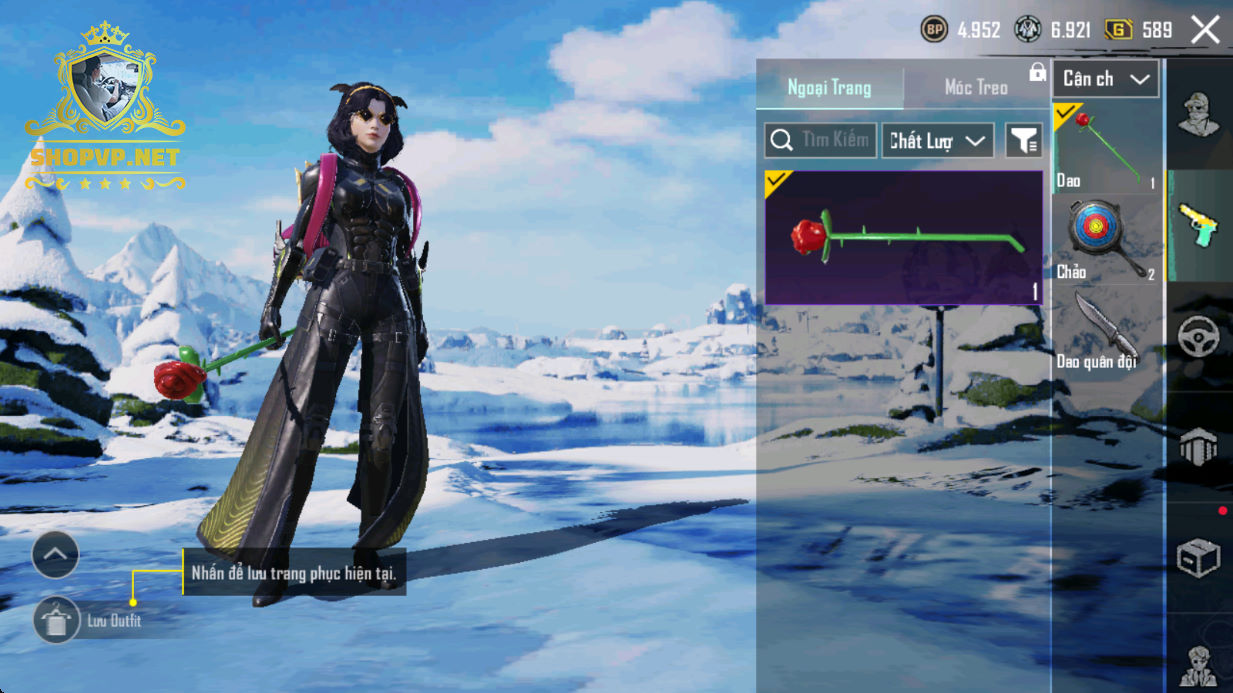Select the yellow pistol weapons category
The height and width of the screenshot is (693, 1233).
pos(1198,225)
